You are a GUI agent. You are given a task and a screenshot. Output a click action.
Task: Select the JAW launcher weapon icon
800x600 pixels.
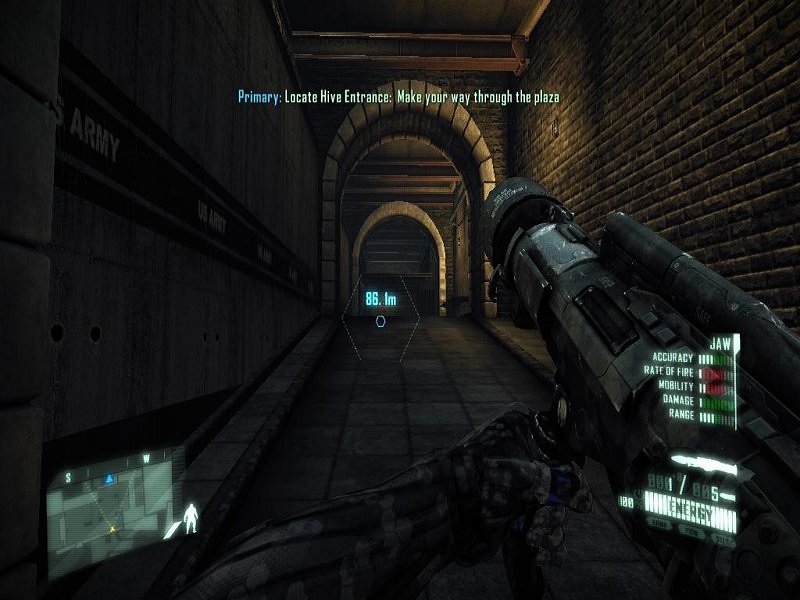pos(701,463)
